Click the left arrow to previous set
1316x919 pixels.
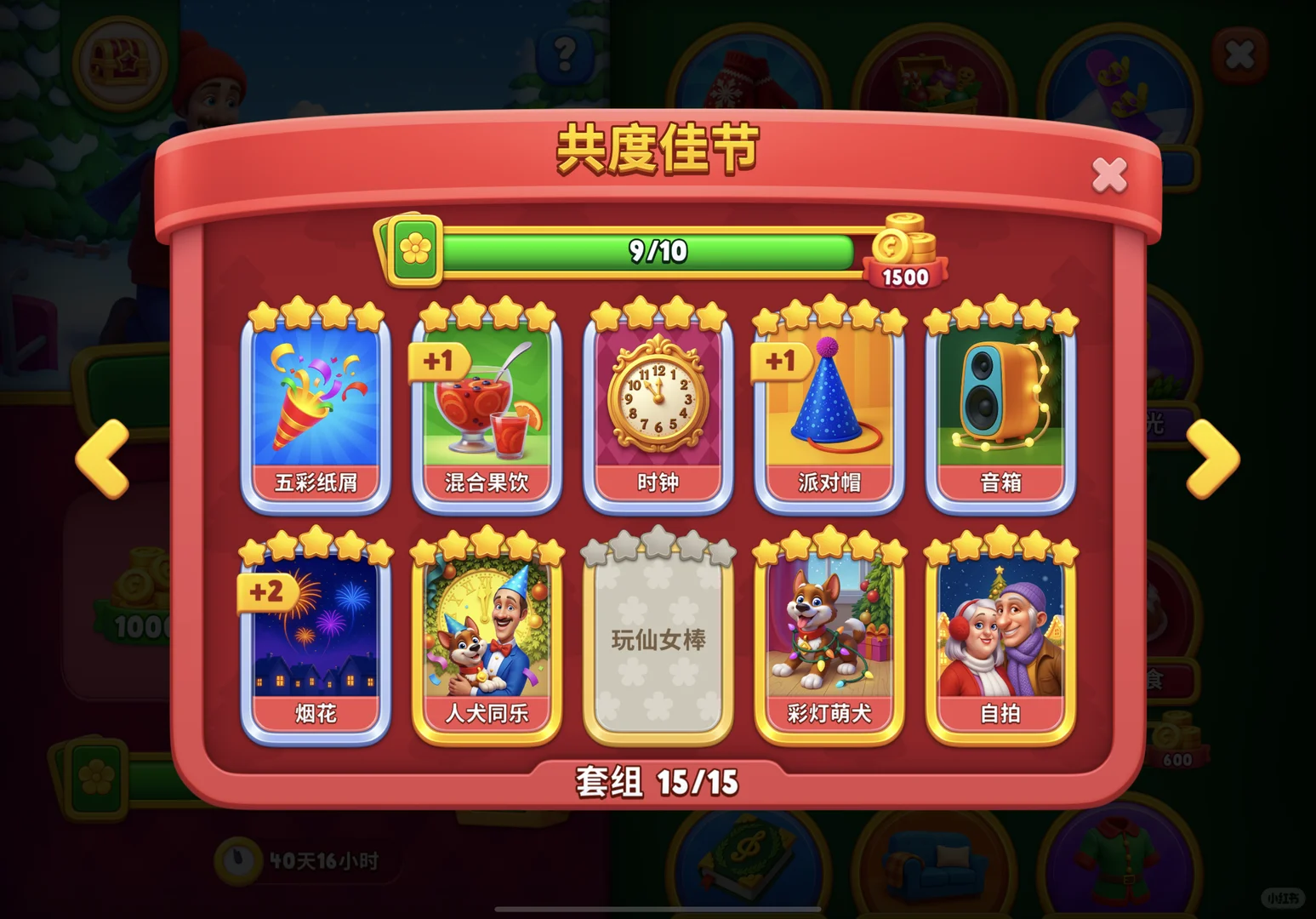[x=101, y=459]
